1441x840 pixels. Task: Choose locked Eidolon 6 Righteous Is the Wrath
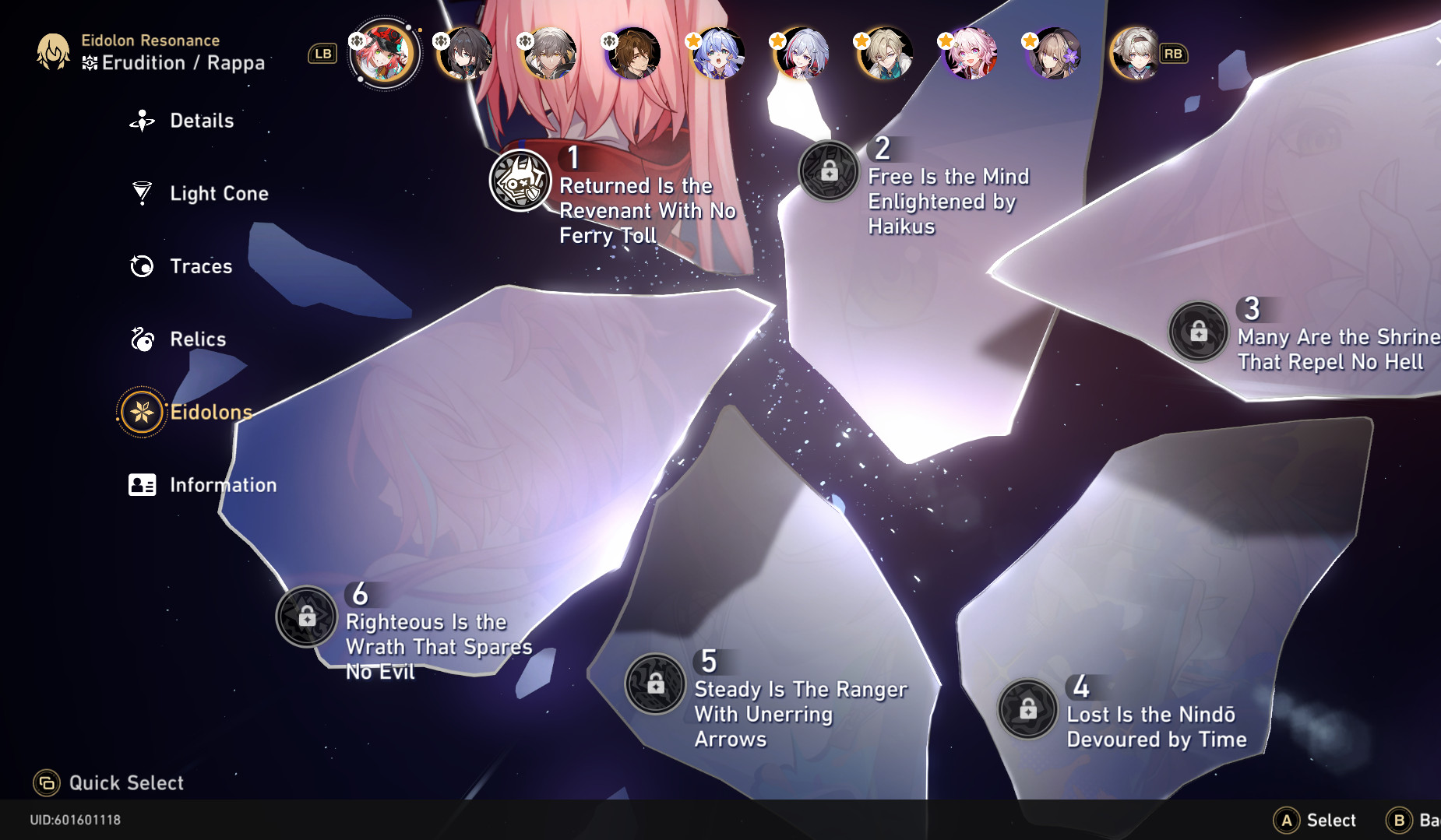tap(307, 617)
